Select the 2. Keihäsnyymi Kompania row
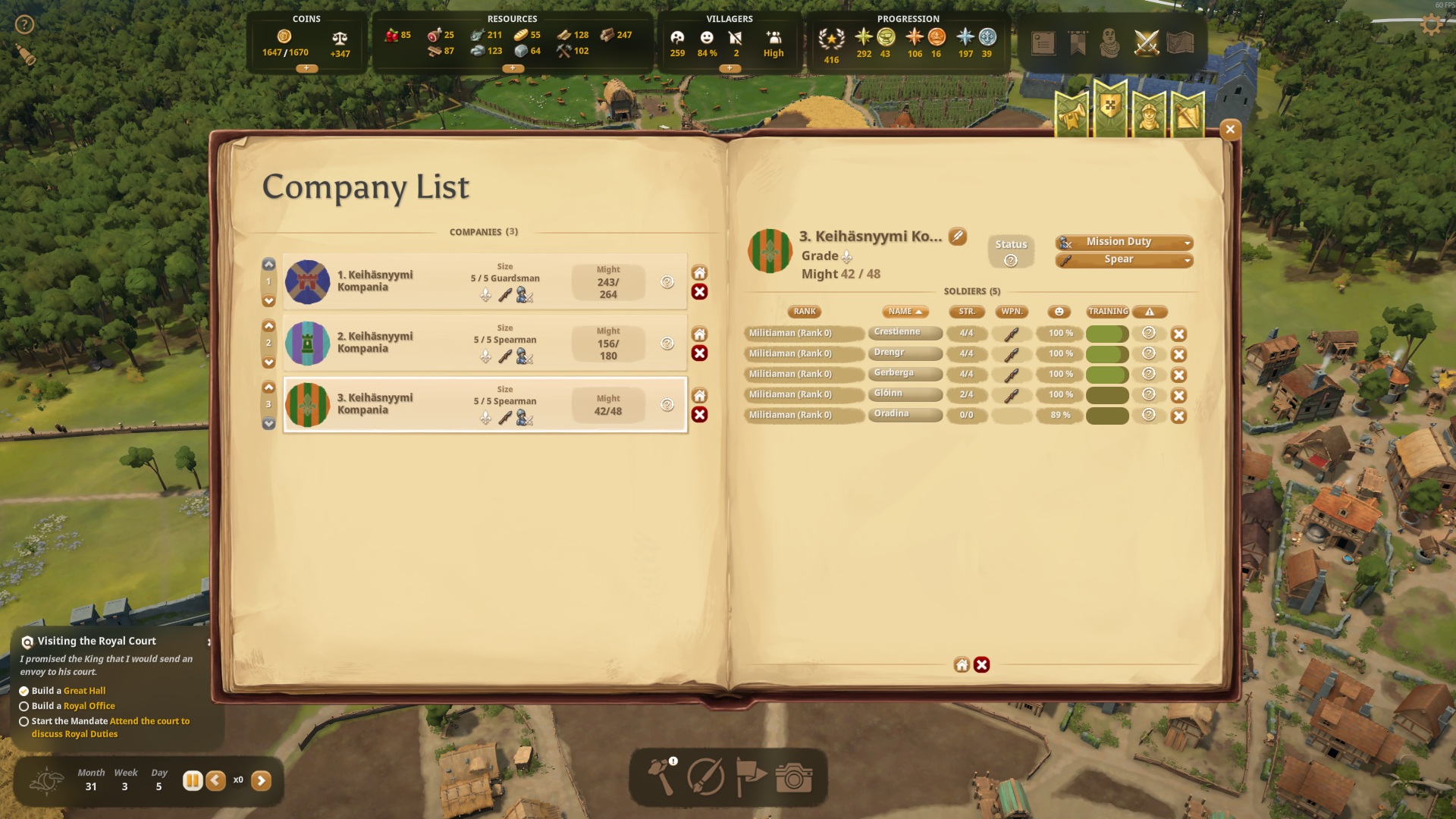Viewport: 1456px width, 819px height. pyautogui.click(x=485, y=344)
